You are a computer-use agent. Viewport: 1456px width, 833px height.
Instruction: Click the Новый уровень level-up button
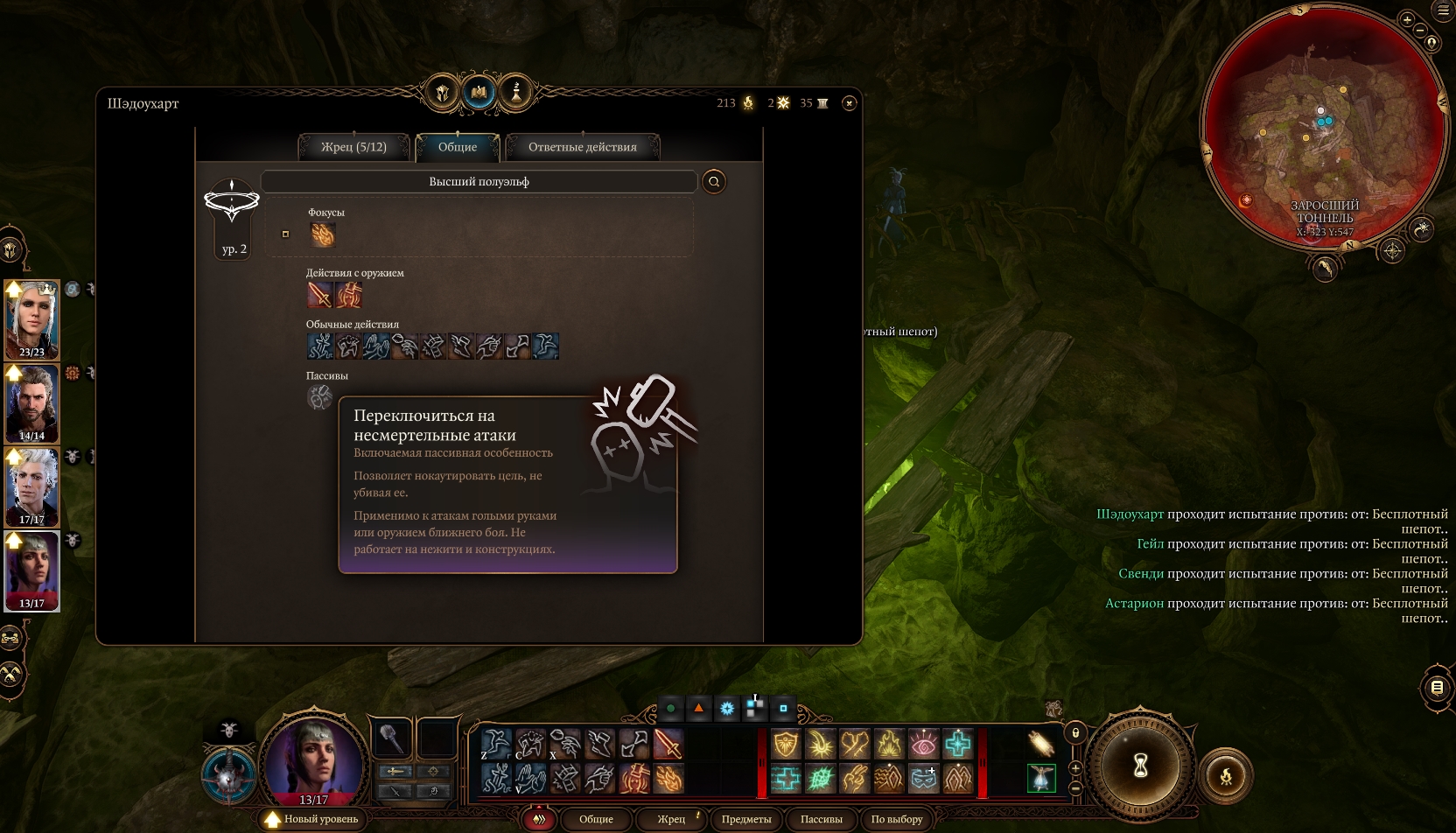tap(311, 819)
